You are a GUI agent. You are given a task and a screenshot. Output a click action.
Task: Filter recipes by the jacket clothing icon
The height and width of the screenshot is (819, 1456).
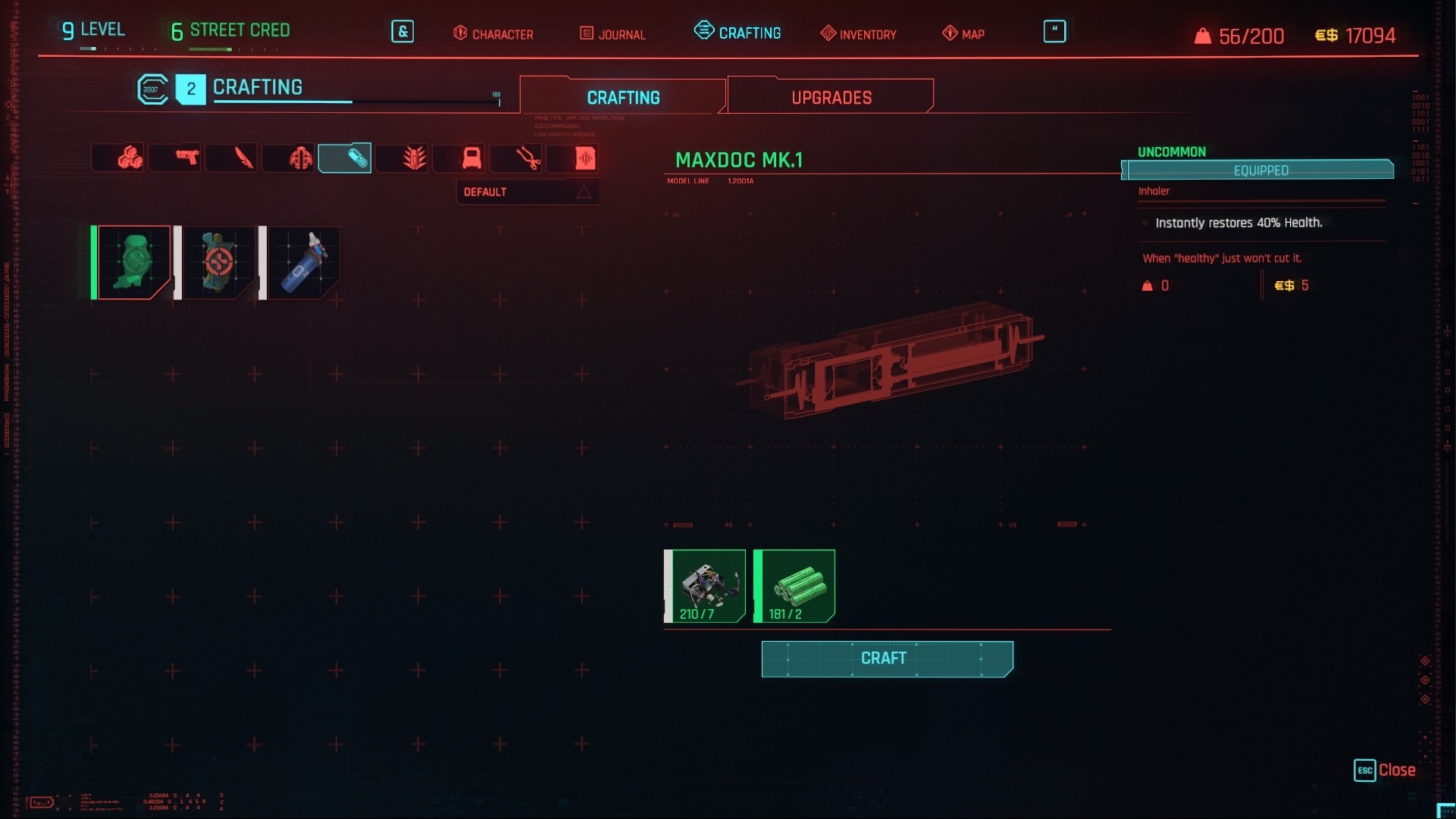[x=471, y=158]
